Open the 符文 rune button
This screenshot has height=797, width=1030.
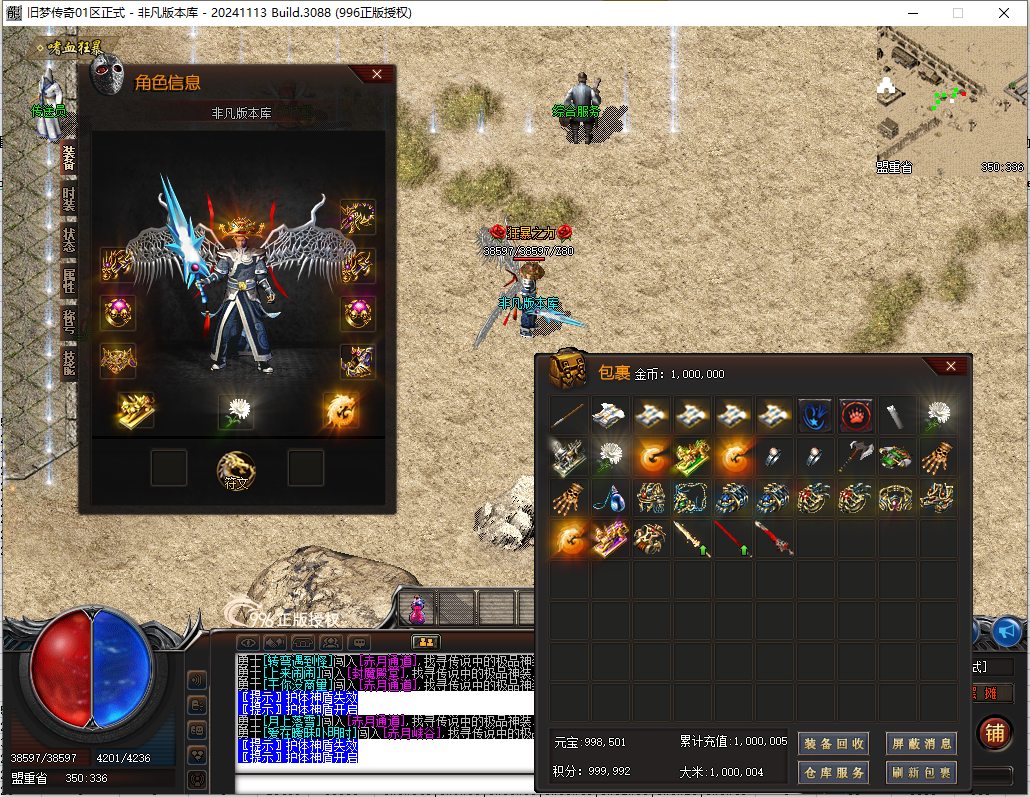(237, 468)
